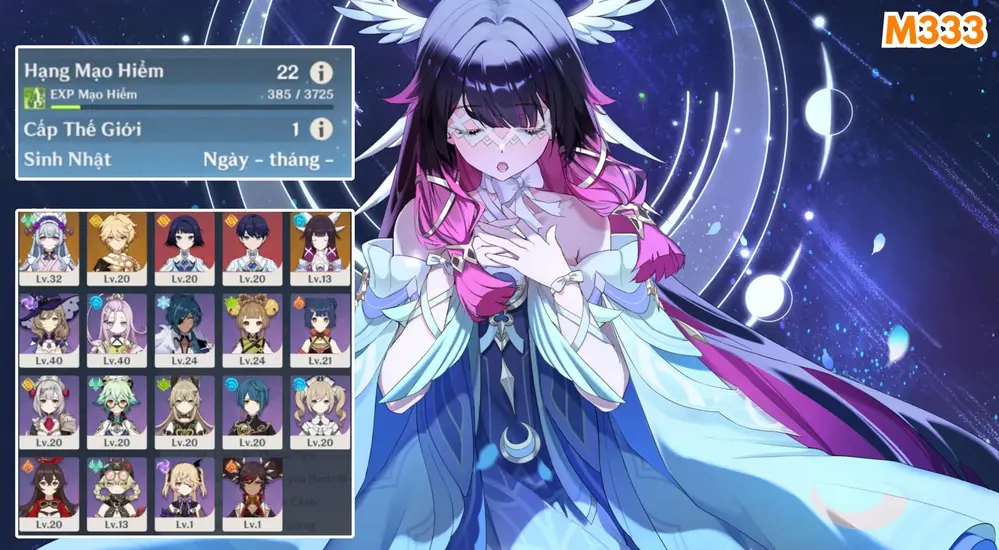Select Fischl's Lv.1 portrait
The height and width of the screenshot is (550, 999).
pos(181,493)
